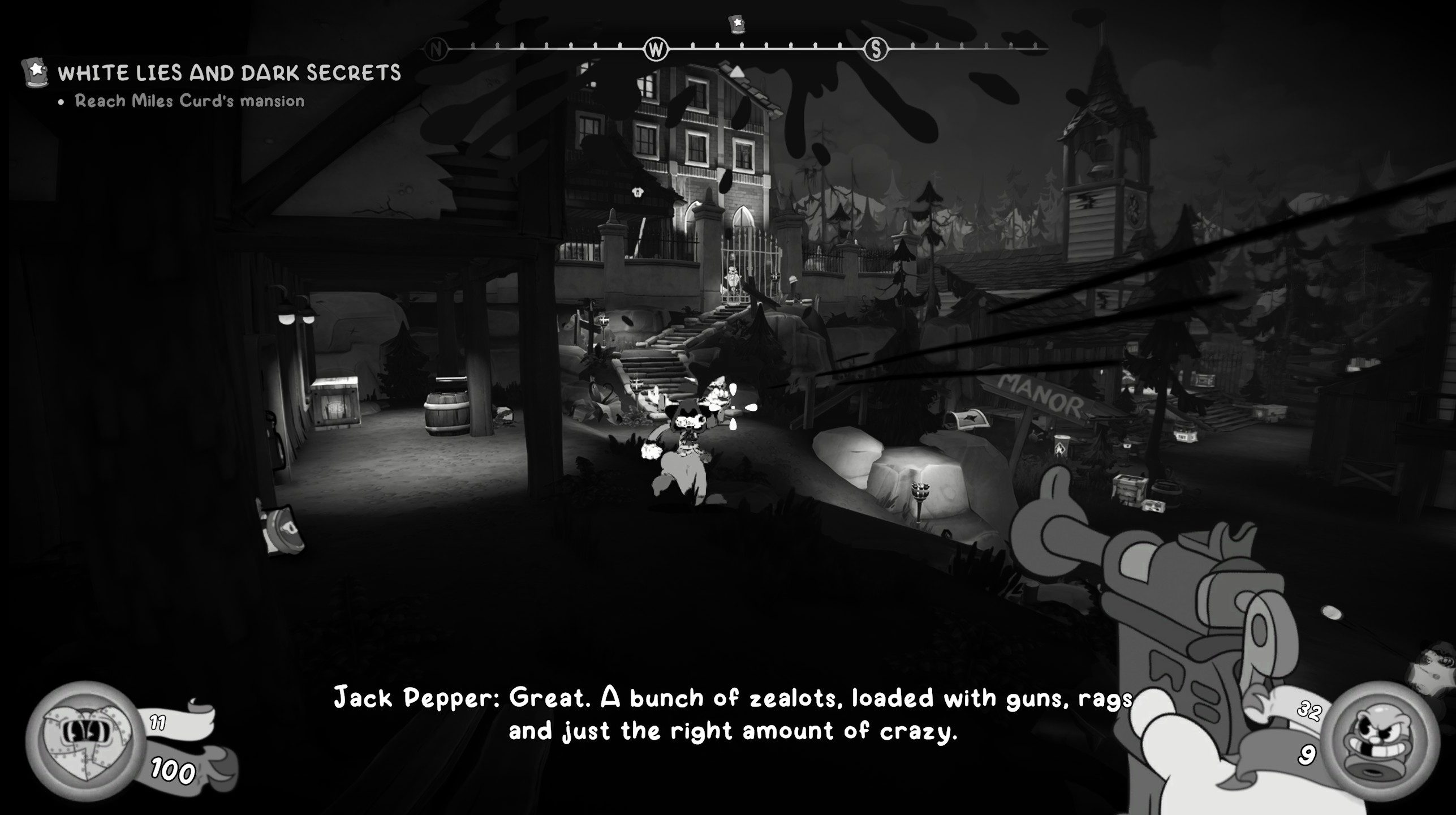
Task: Click the North marker on the compass
Action: [436, 50]
